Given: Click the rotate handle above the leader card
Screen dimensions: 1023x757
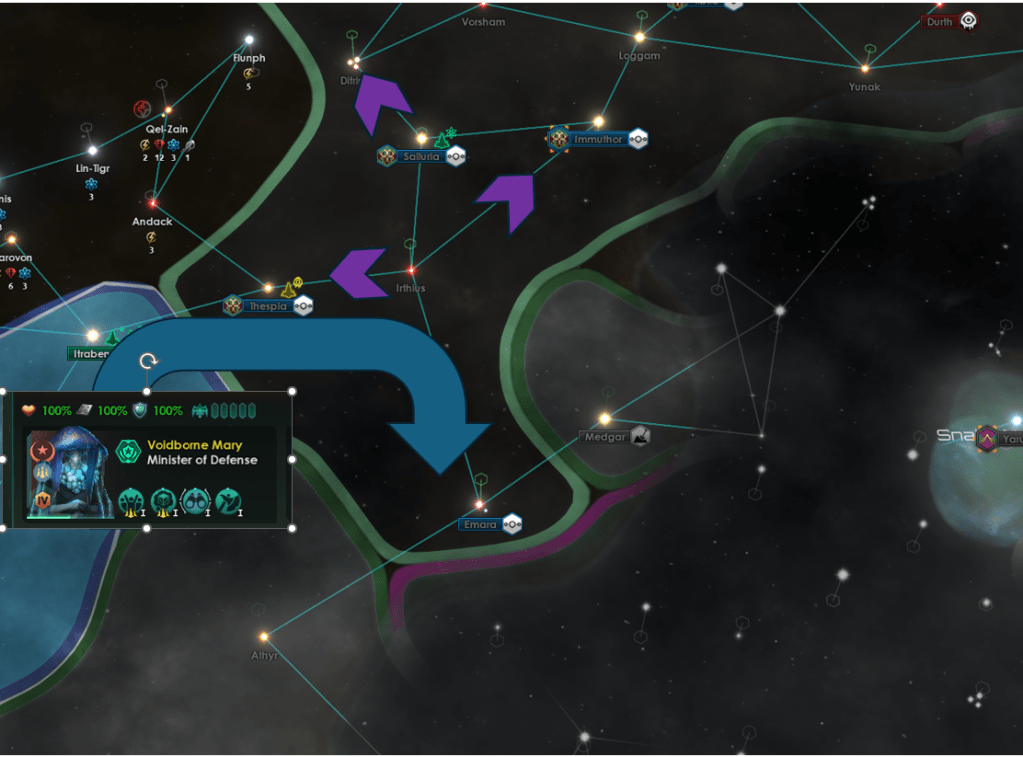Looking at the screenshot, I should [148, 361].
